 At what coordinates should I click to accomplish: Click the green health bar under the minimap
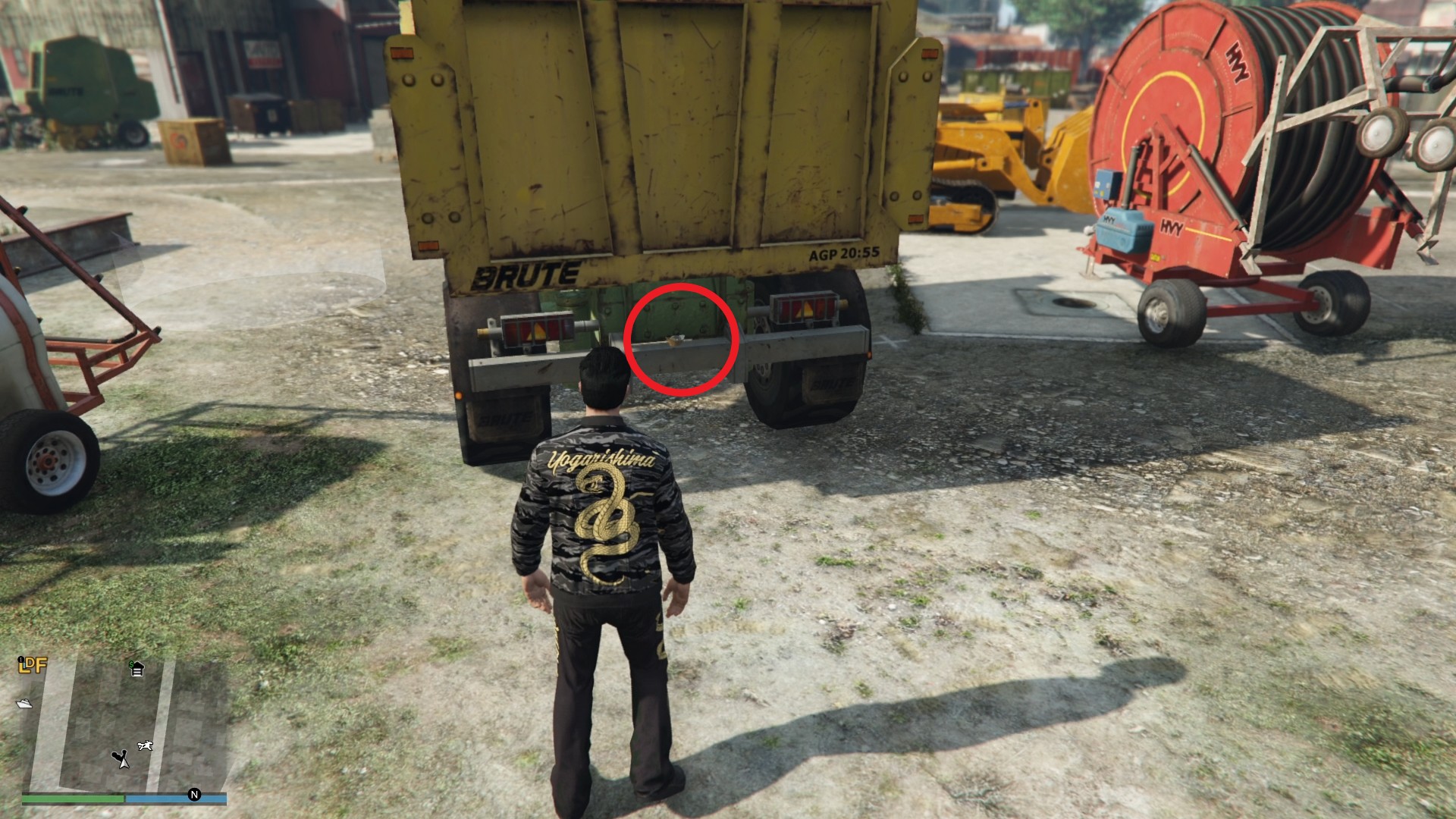pos(73,798)
